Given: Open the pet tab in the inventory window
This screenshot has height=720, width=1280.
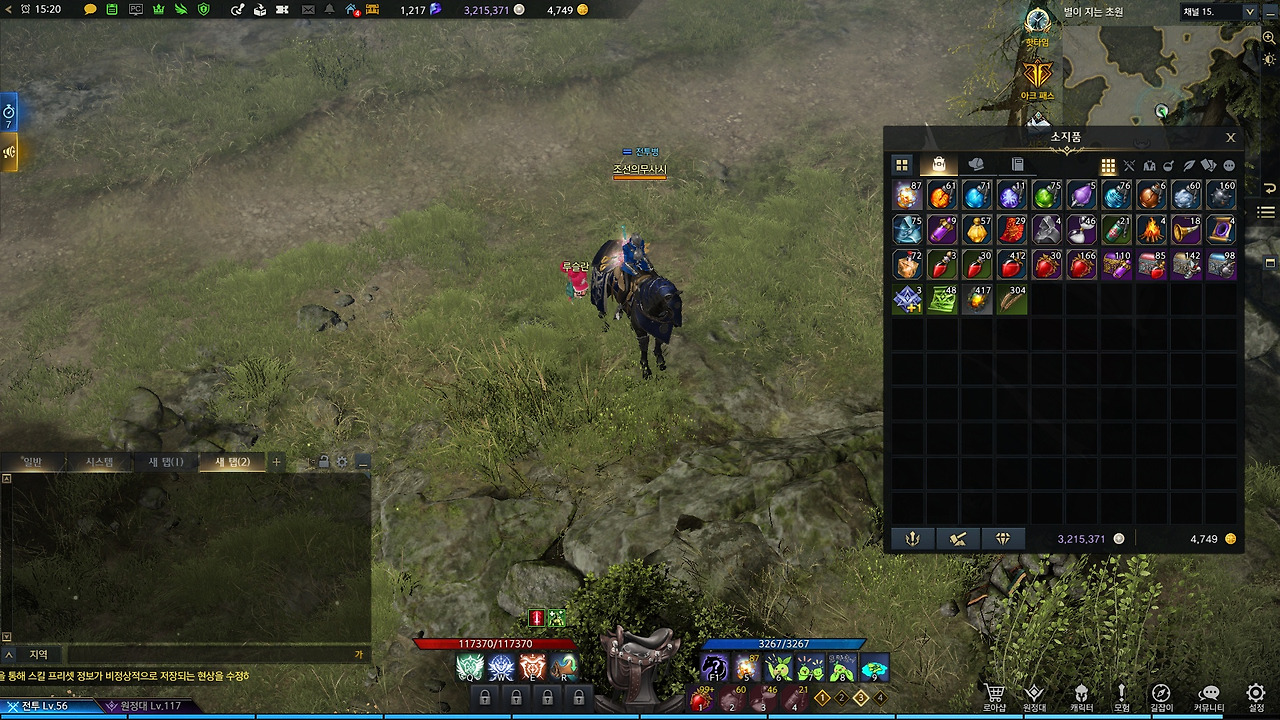Looking at the screenshot, I should 977,164.
